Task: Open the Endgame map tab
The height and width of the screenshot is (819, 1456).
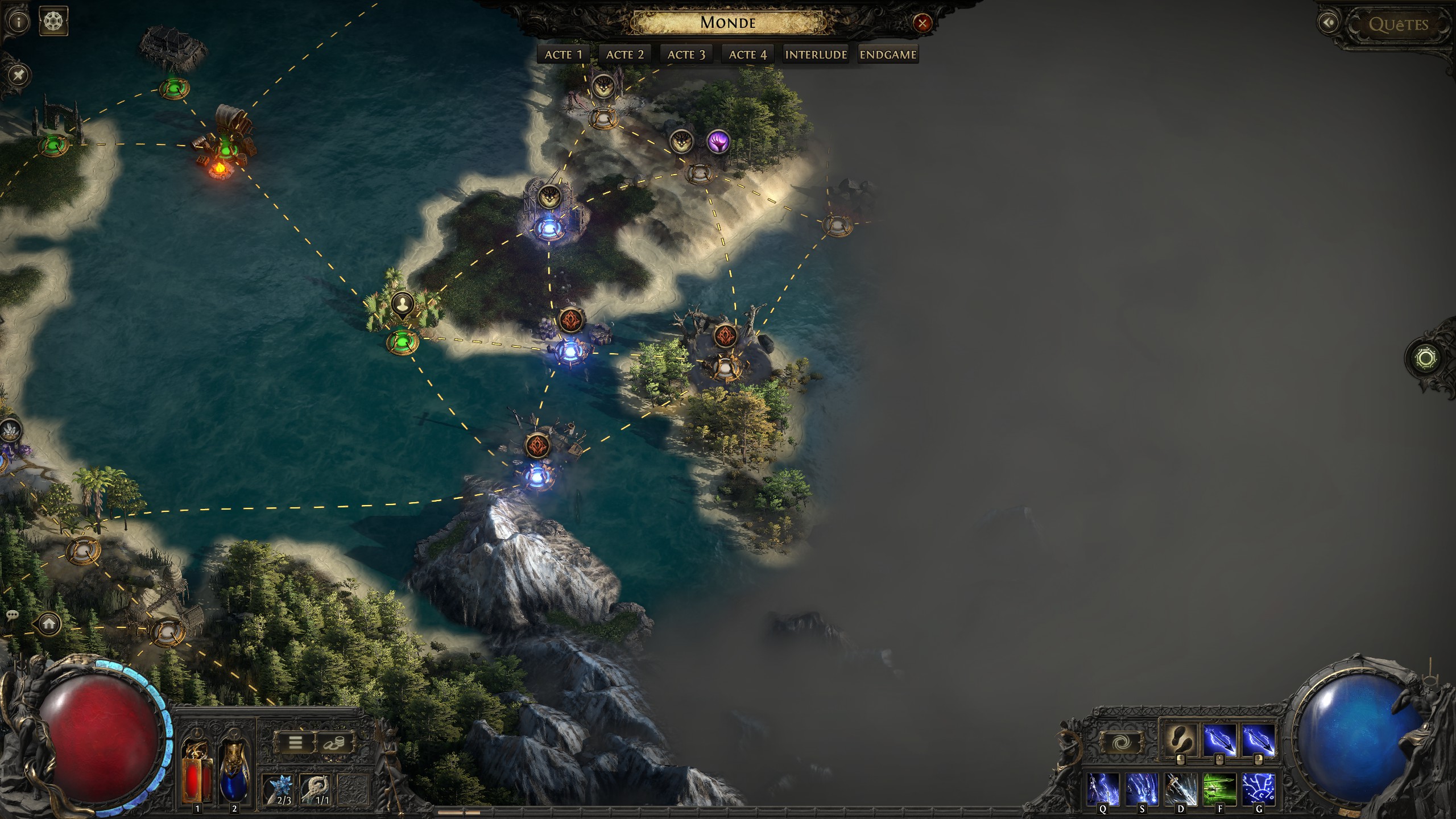Action: coord(888,55)
